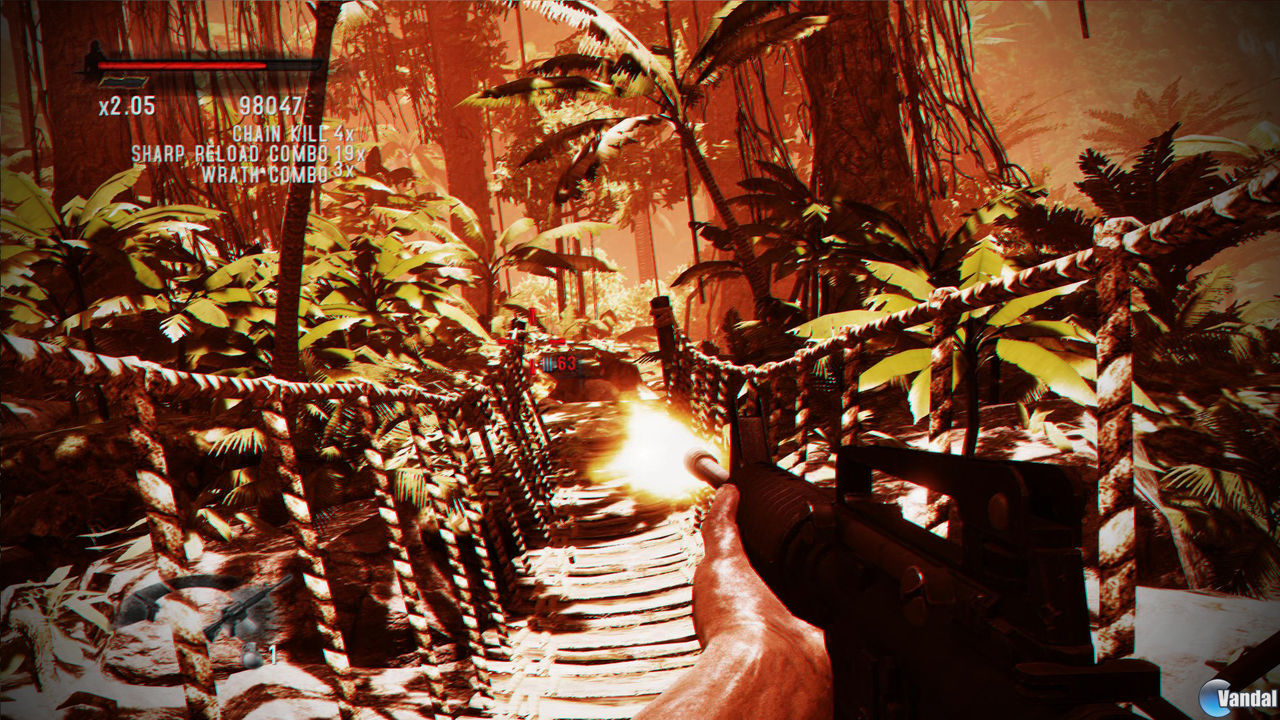Click the grenade count number 1
The height and width of the screenshot is (720, 1280).
pos(272,653)
